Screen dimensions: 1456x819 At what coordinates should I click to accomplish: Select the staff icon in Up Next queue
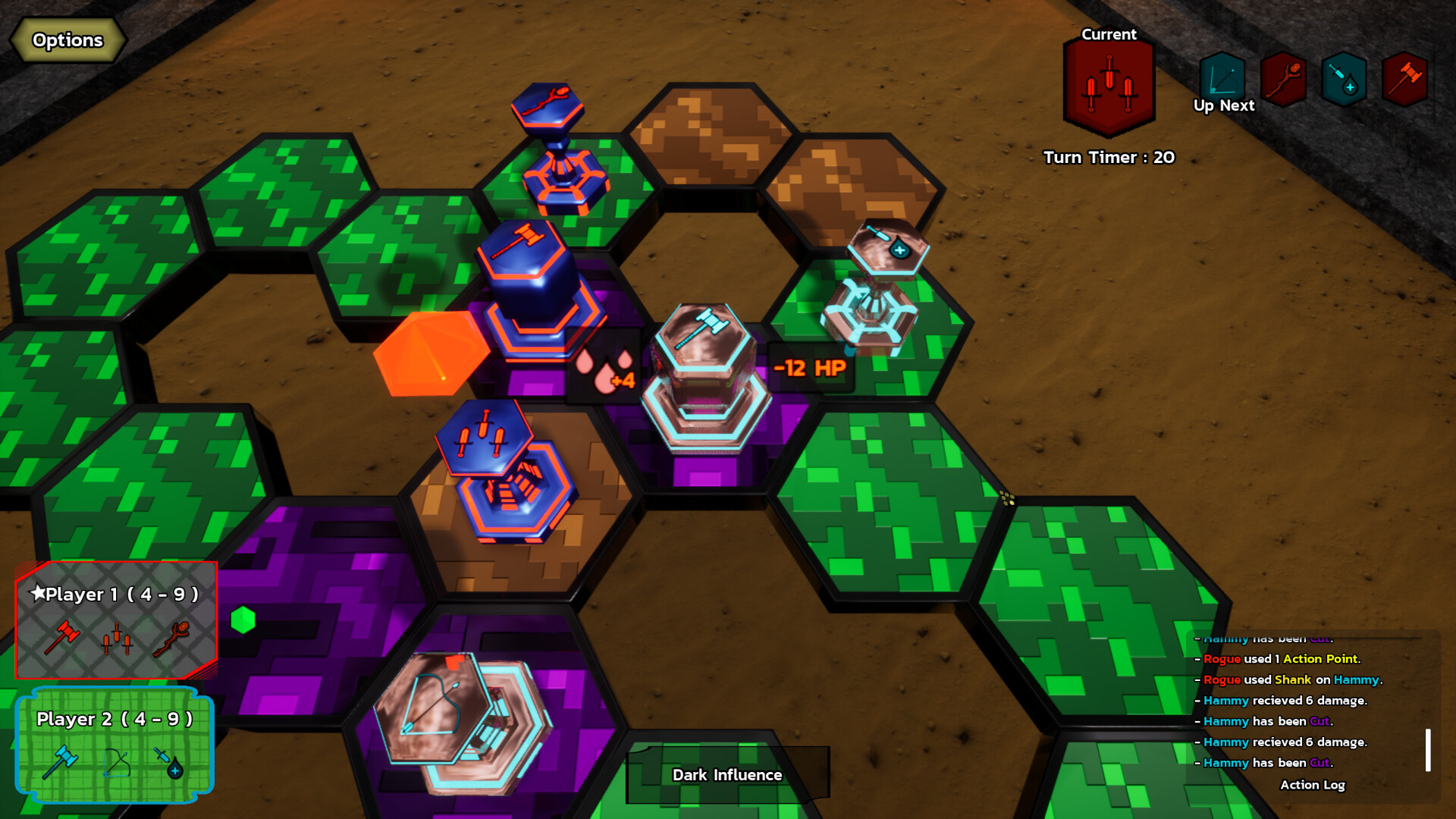tap(1282, 77)
